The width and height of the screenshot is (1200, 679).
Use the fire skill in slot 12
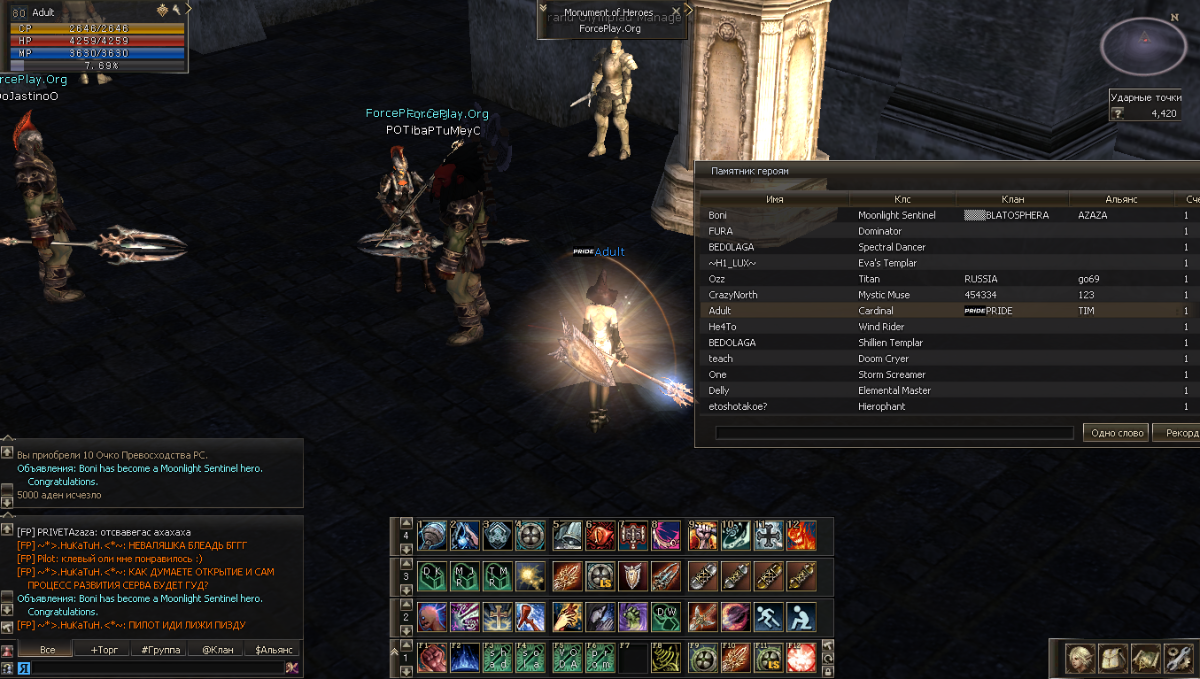[801, 535]
